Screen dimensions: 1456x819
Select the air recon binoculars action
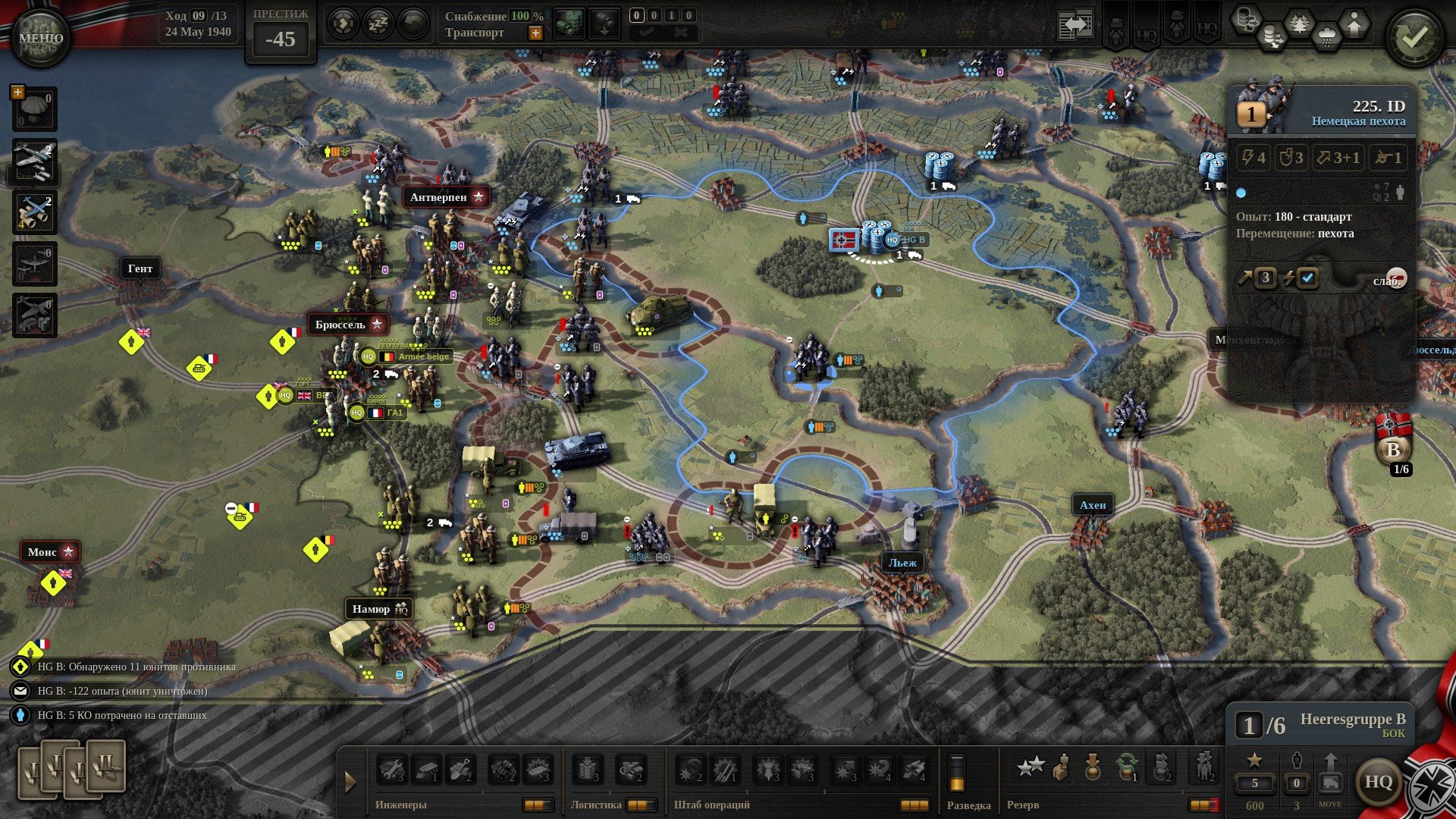[x=34, y=211]
